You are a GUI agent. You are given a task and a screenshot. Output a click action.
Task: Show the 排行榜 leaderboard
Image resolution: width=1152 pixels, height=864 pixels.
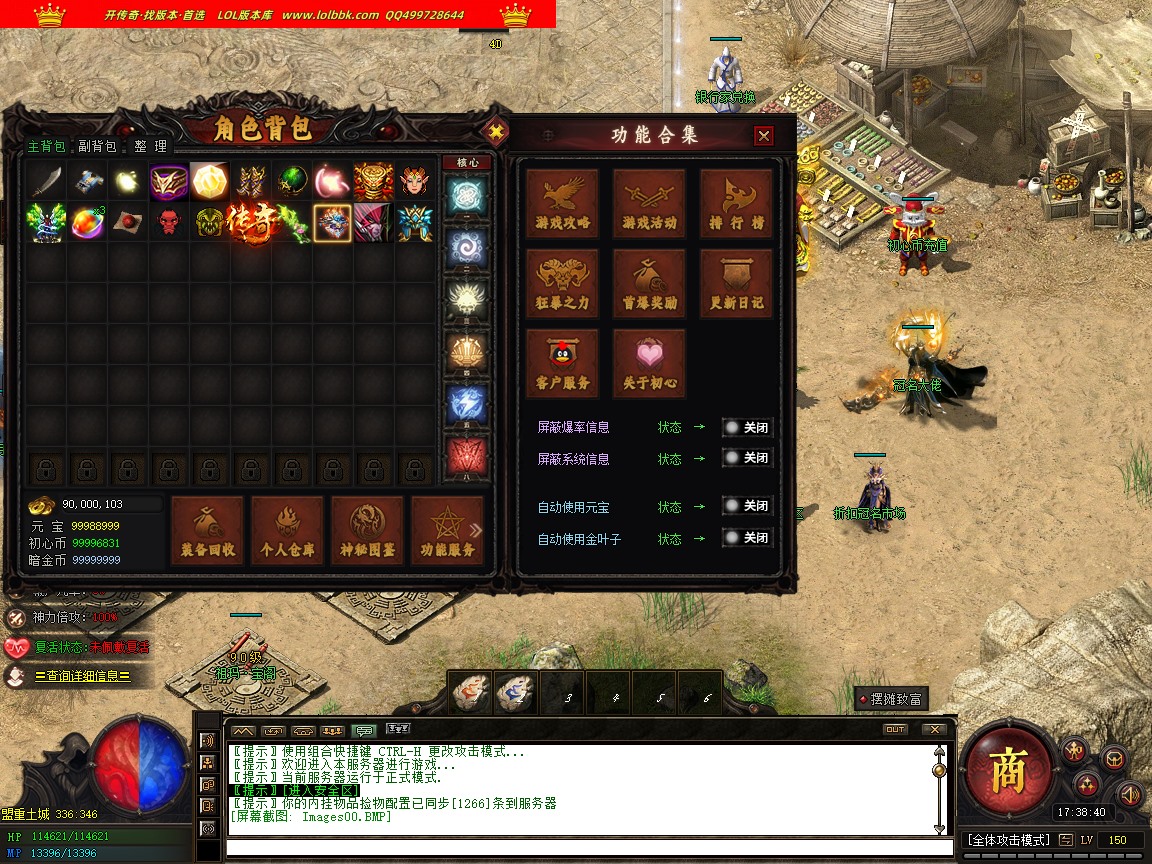(736, 203)
